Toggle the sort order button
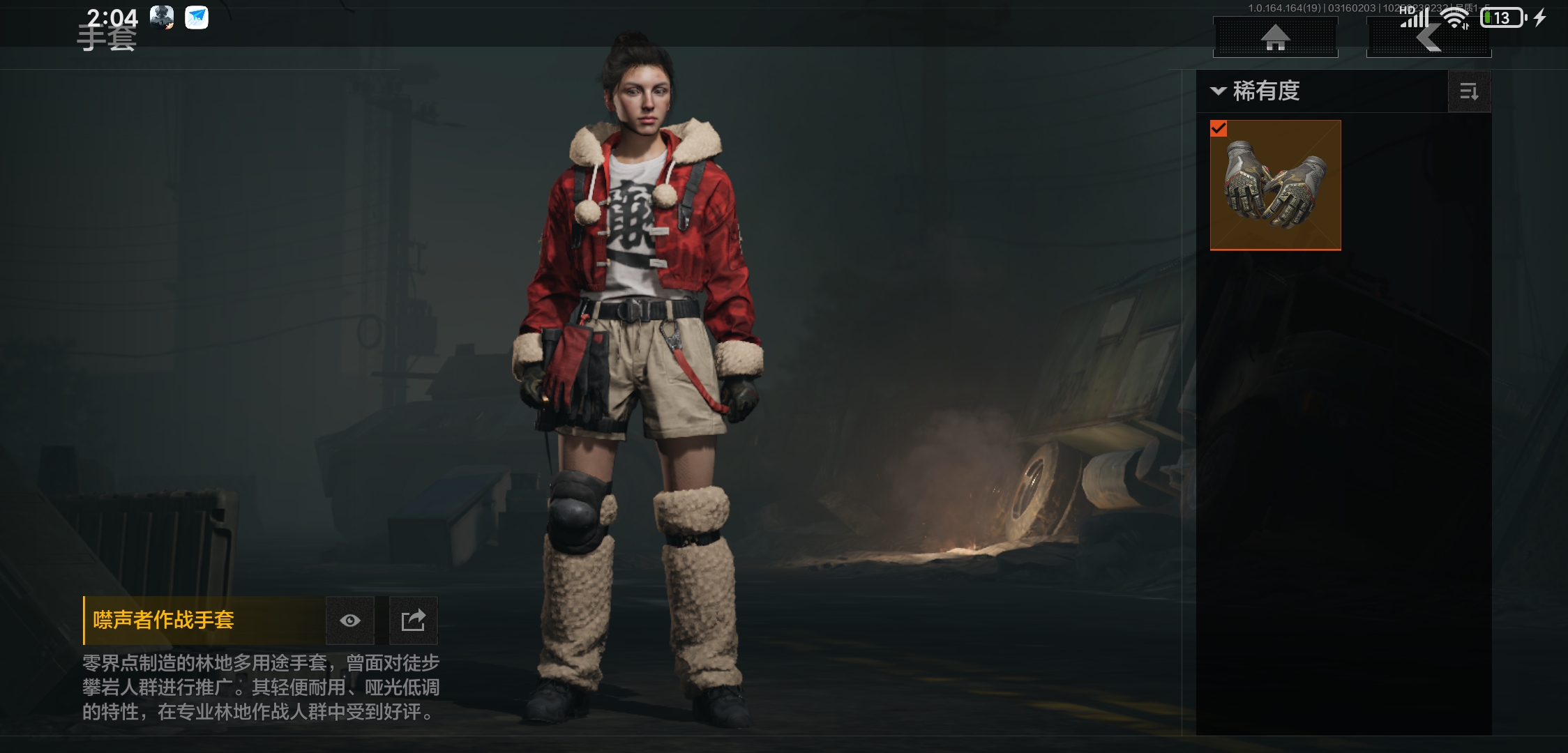 pyautogui.click(x=1469, y=91)
